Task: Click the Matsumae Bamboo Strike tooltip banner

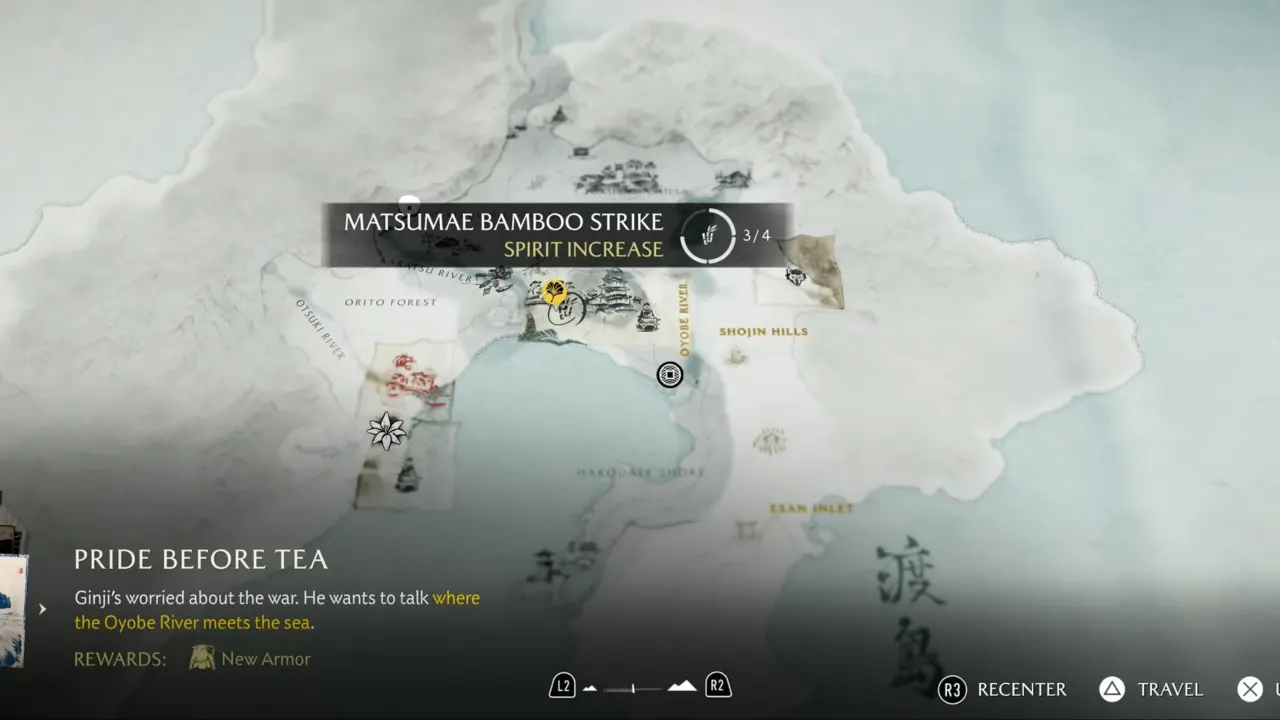Action: pyautogui.click(x=557, y=235)
